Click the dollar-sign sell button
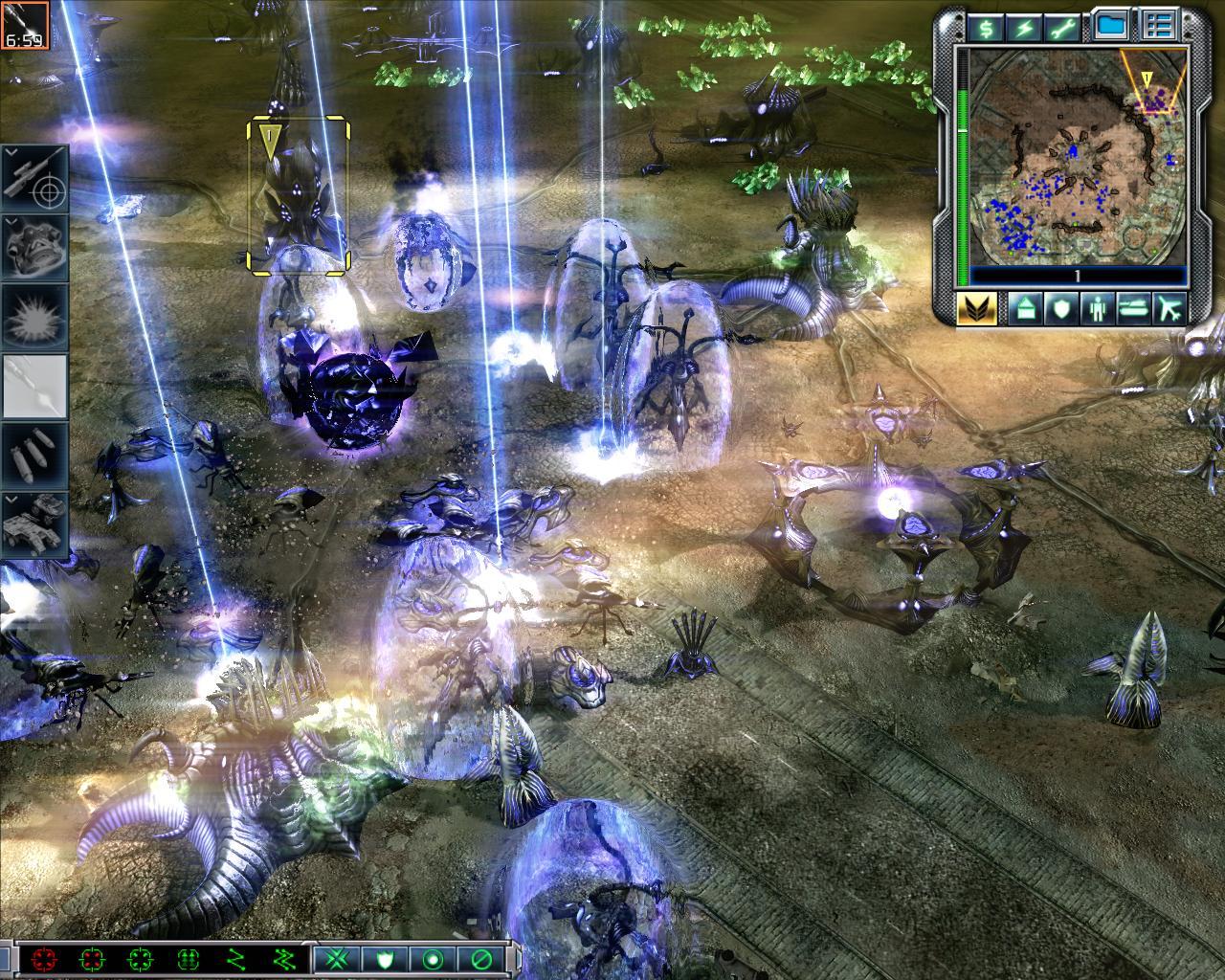The height and width of the screenshot is (980, 1225). [986, 28]
